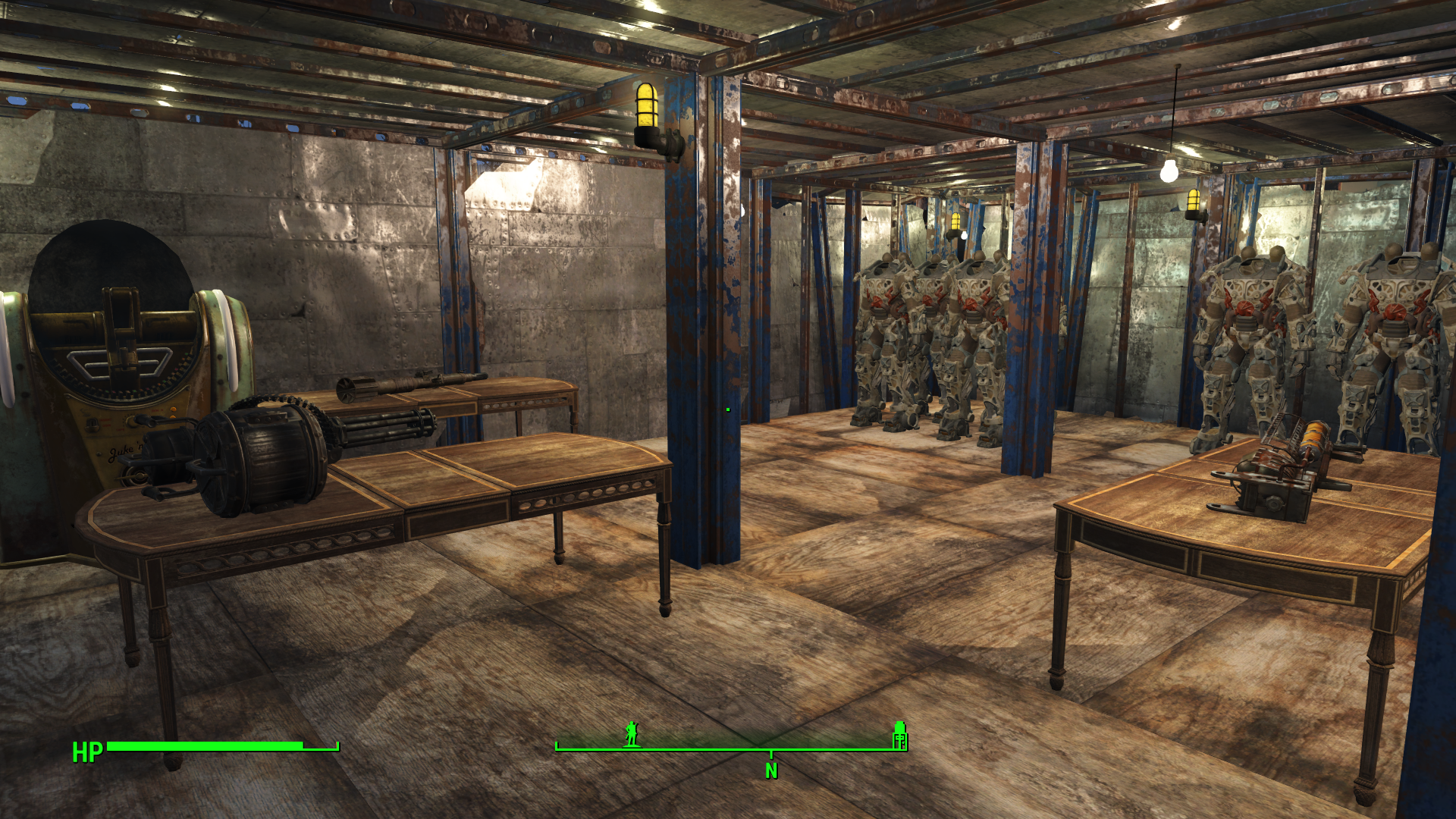Select the door-shaped location marker on the compass
Image resolution: width=1456 pixels, height=819 pixels.
click(x=899, y=735)
